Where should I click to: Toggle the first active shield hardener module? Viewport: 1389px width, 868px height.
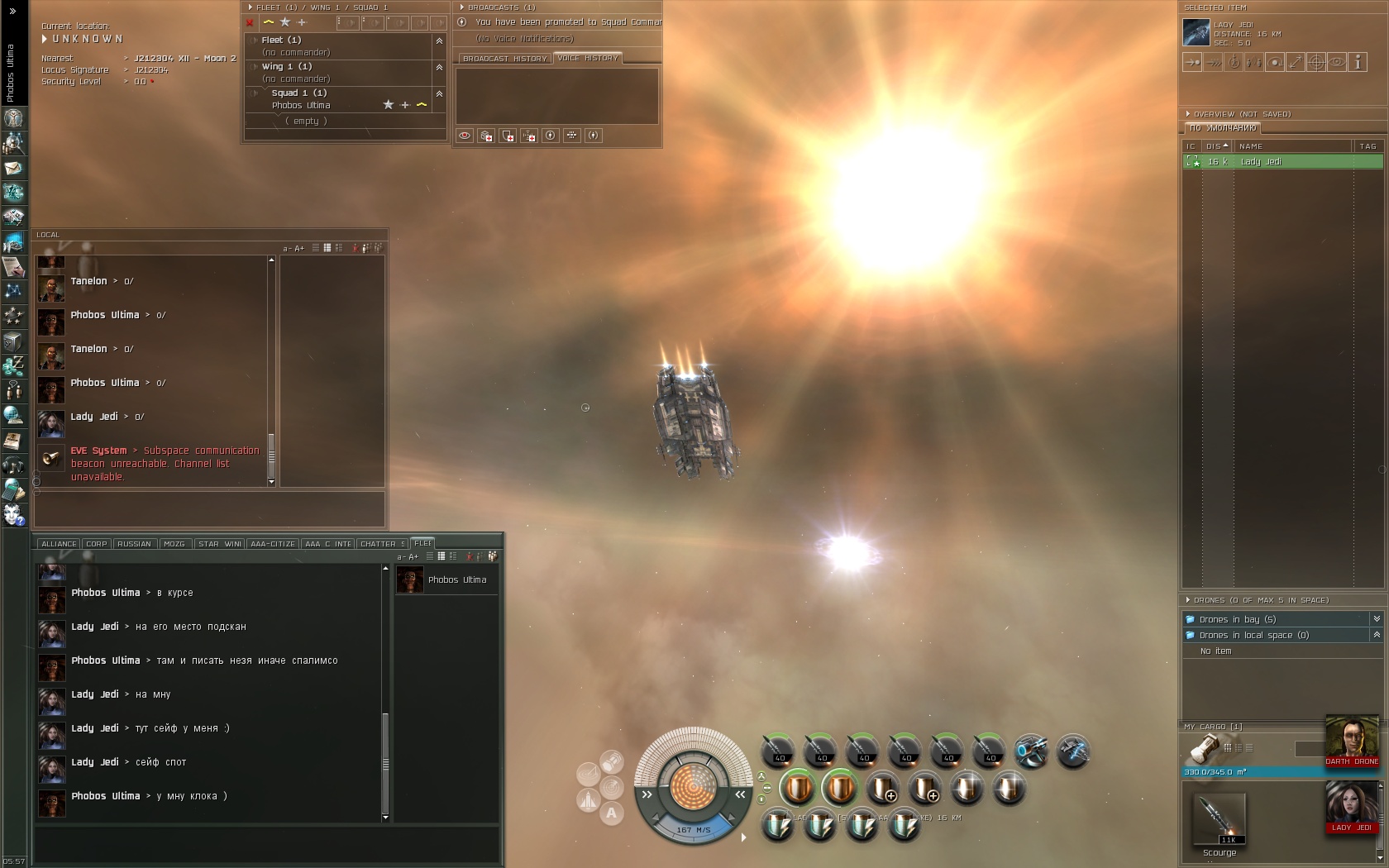click(x=798, y=788)
